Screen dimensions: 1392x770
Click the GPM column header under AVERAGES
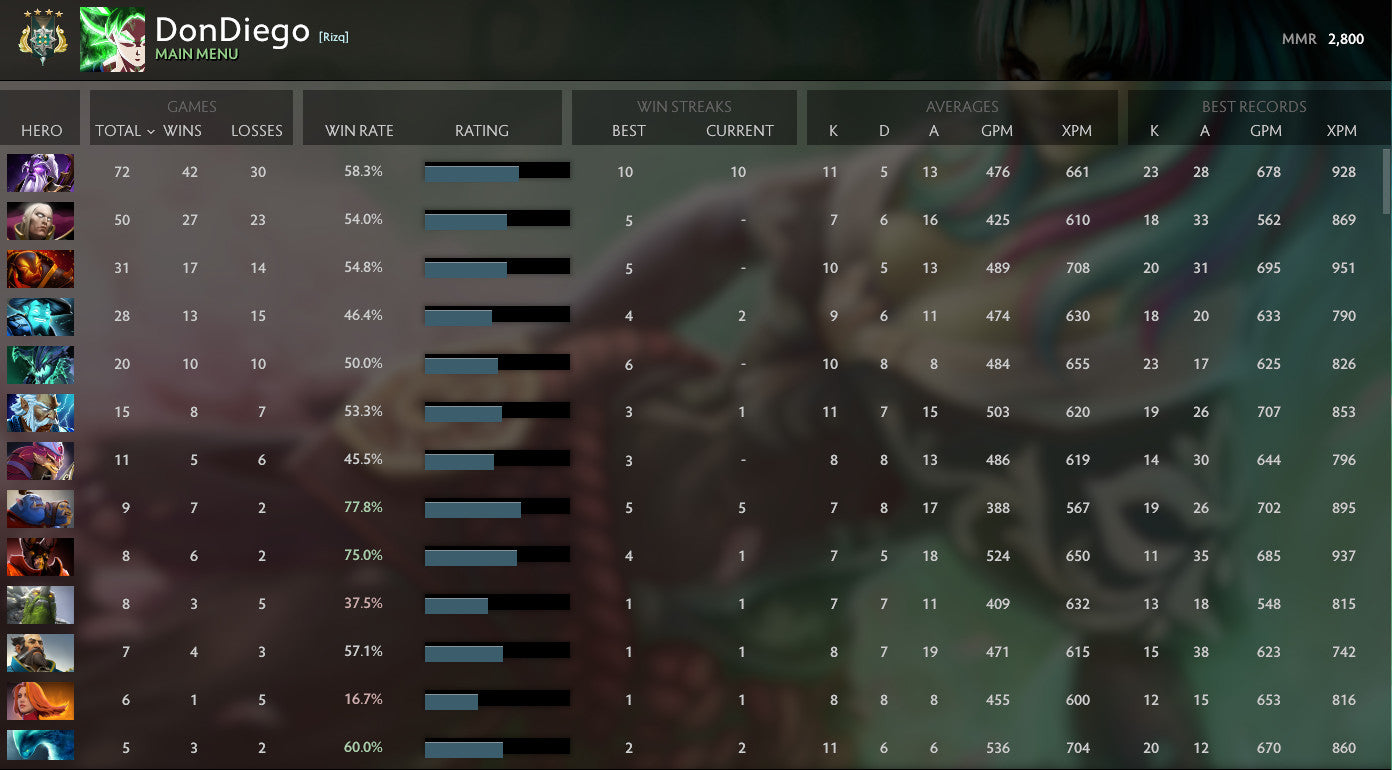(x=996, y=131)
